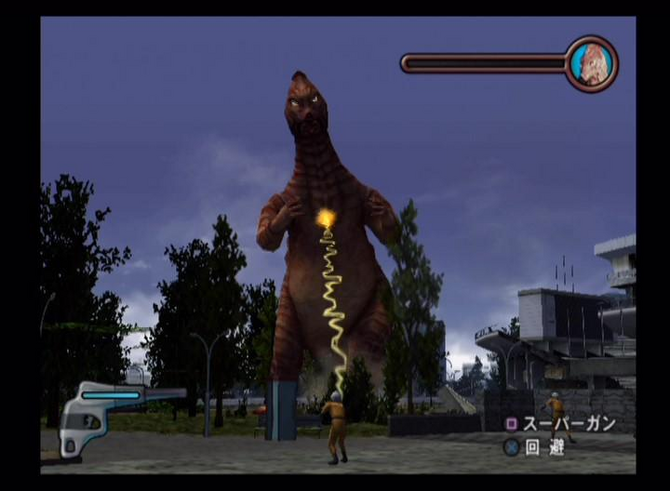Click the monster portrait icon
Screen dimensions: 670x491
coord(592,63)
